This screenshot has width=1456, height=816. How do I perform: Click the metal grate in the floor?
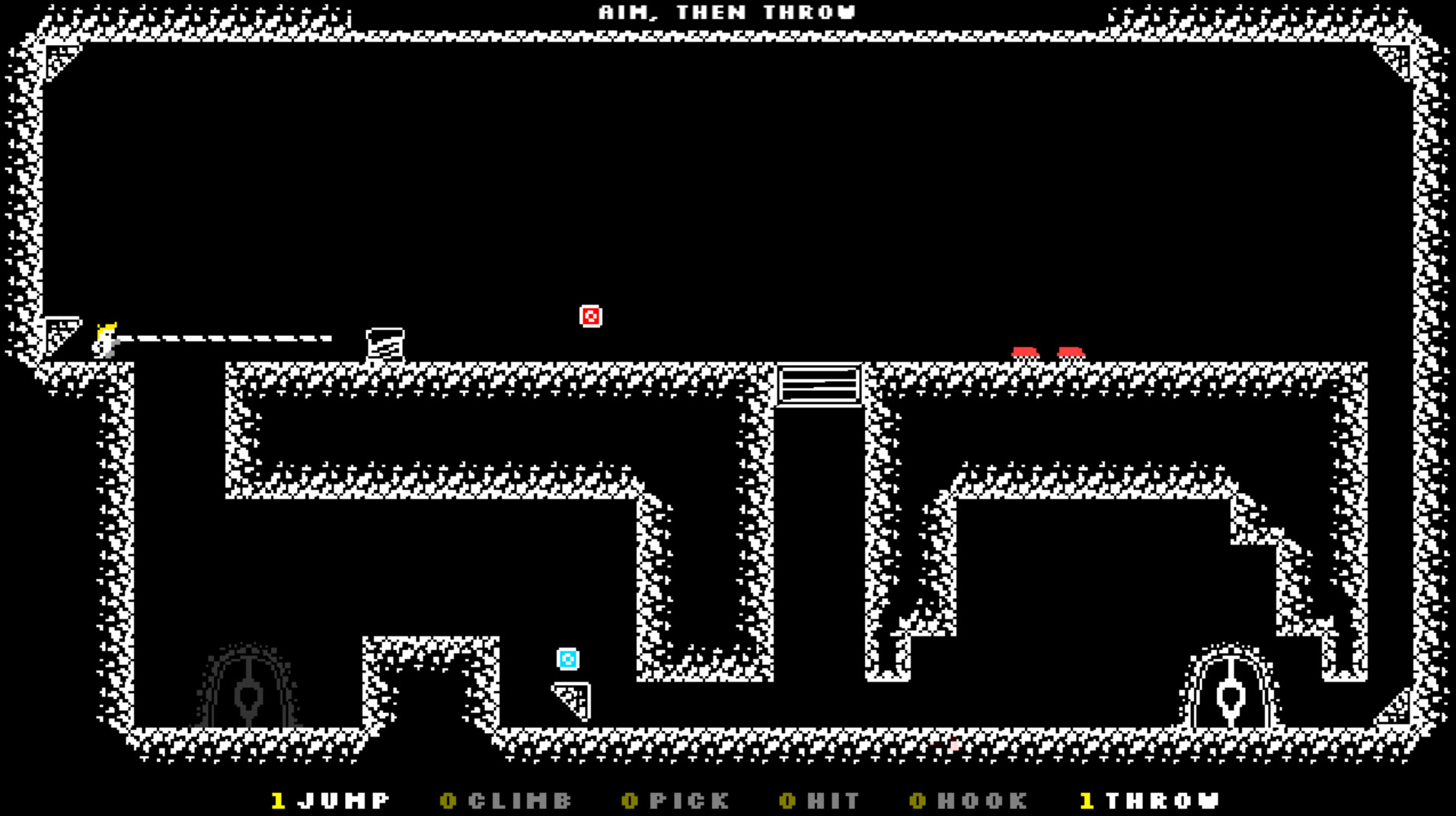click(819, 385)
